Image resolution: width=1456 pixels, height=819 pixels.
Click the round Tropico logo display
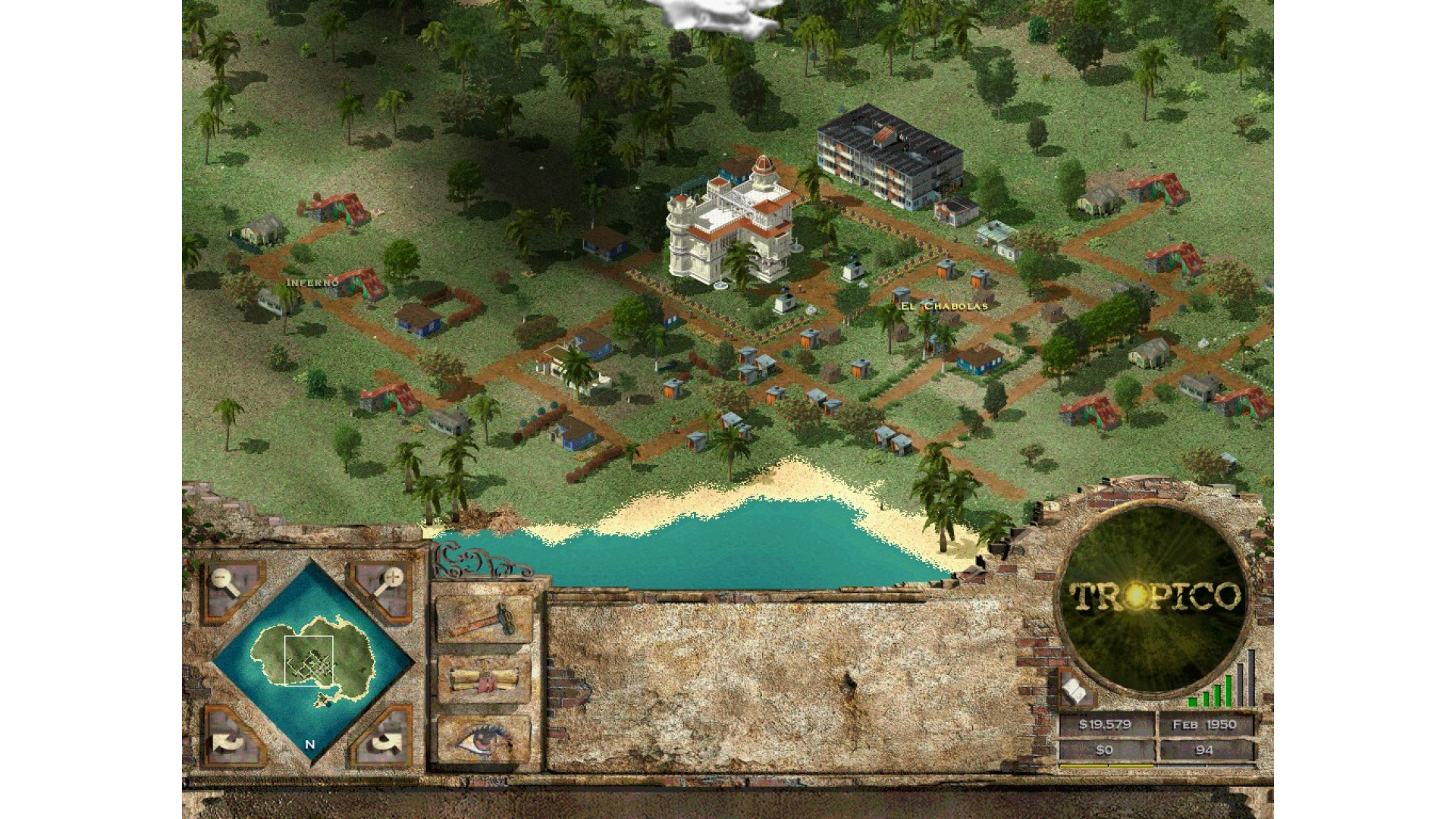(1153, 597)
